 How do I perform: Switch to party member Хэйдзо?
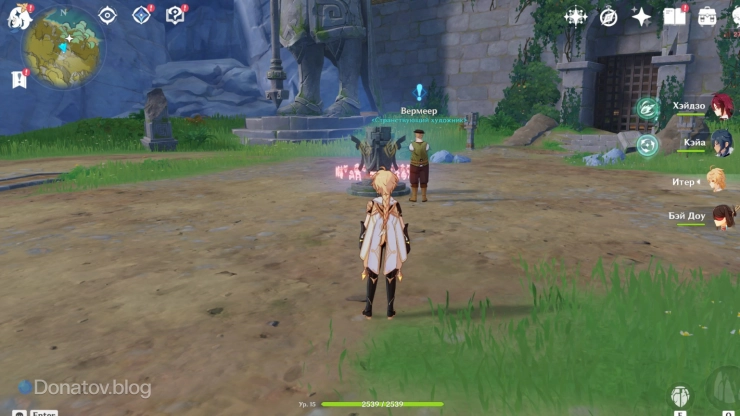point(720,107)
